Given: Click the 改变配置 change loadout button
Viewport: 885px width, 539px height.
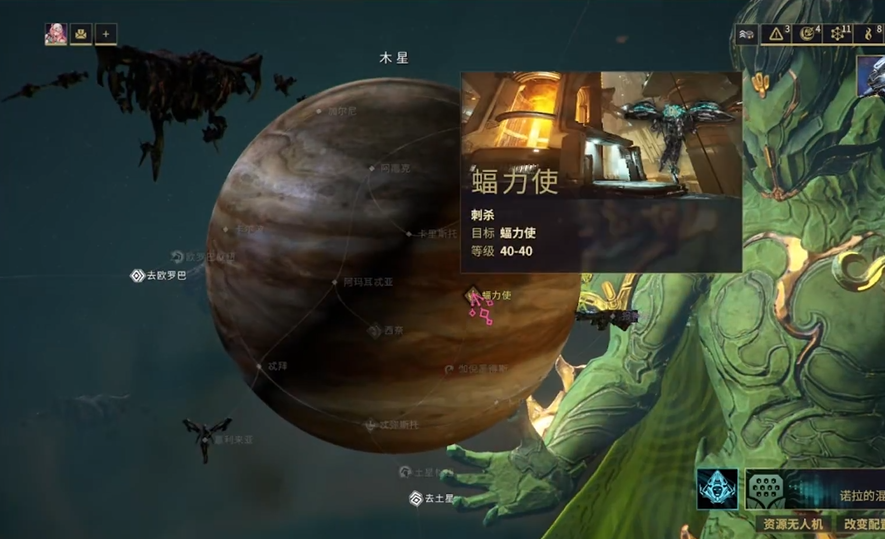Looking at the screenshot, I should tap(861, 523).
